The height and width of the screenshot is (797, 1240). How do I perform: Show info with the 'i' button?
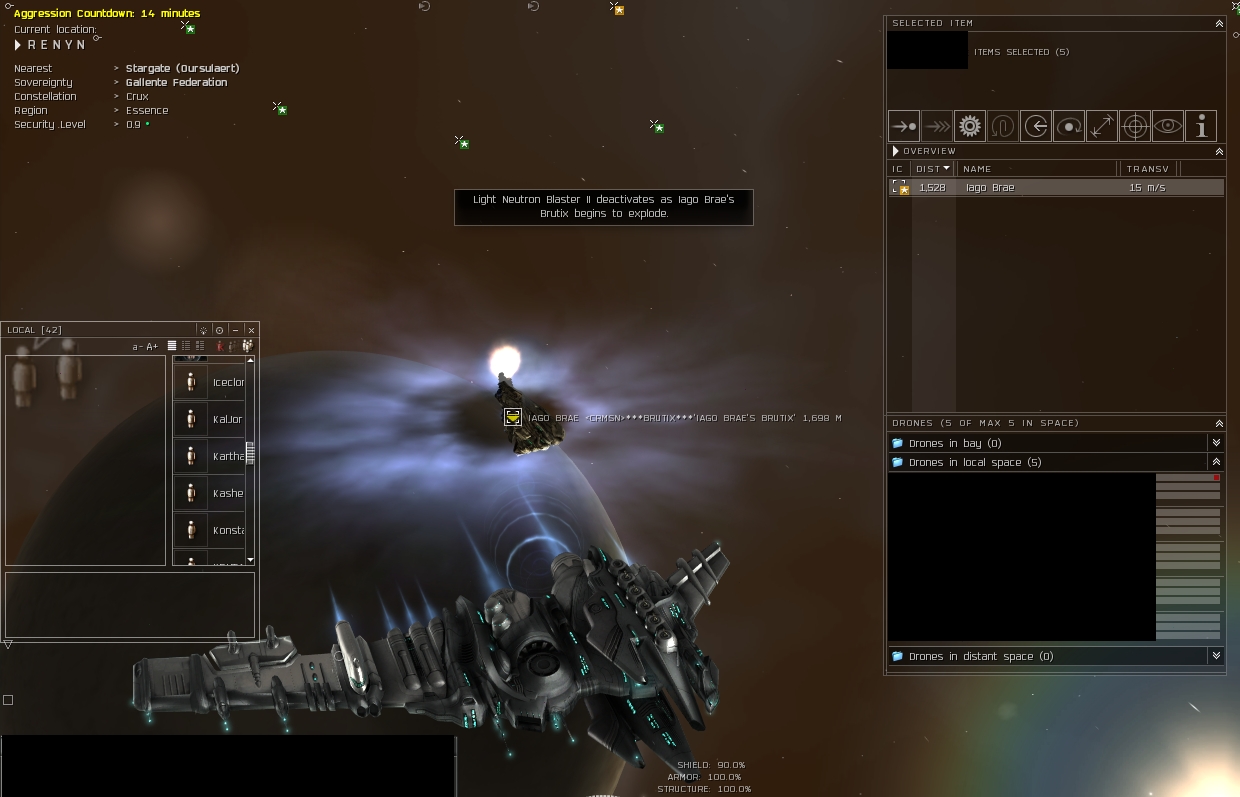[x=1200, y=126]
